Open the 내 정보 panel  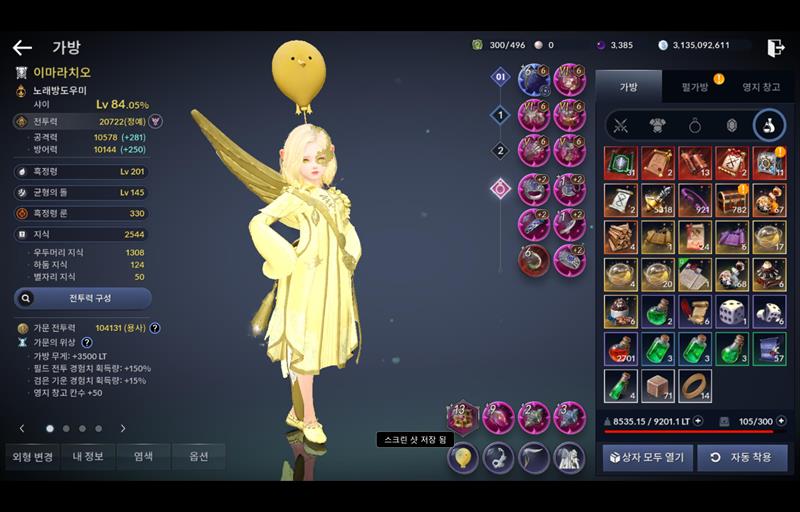88,456
